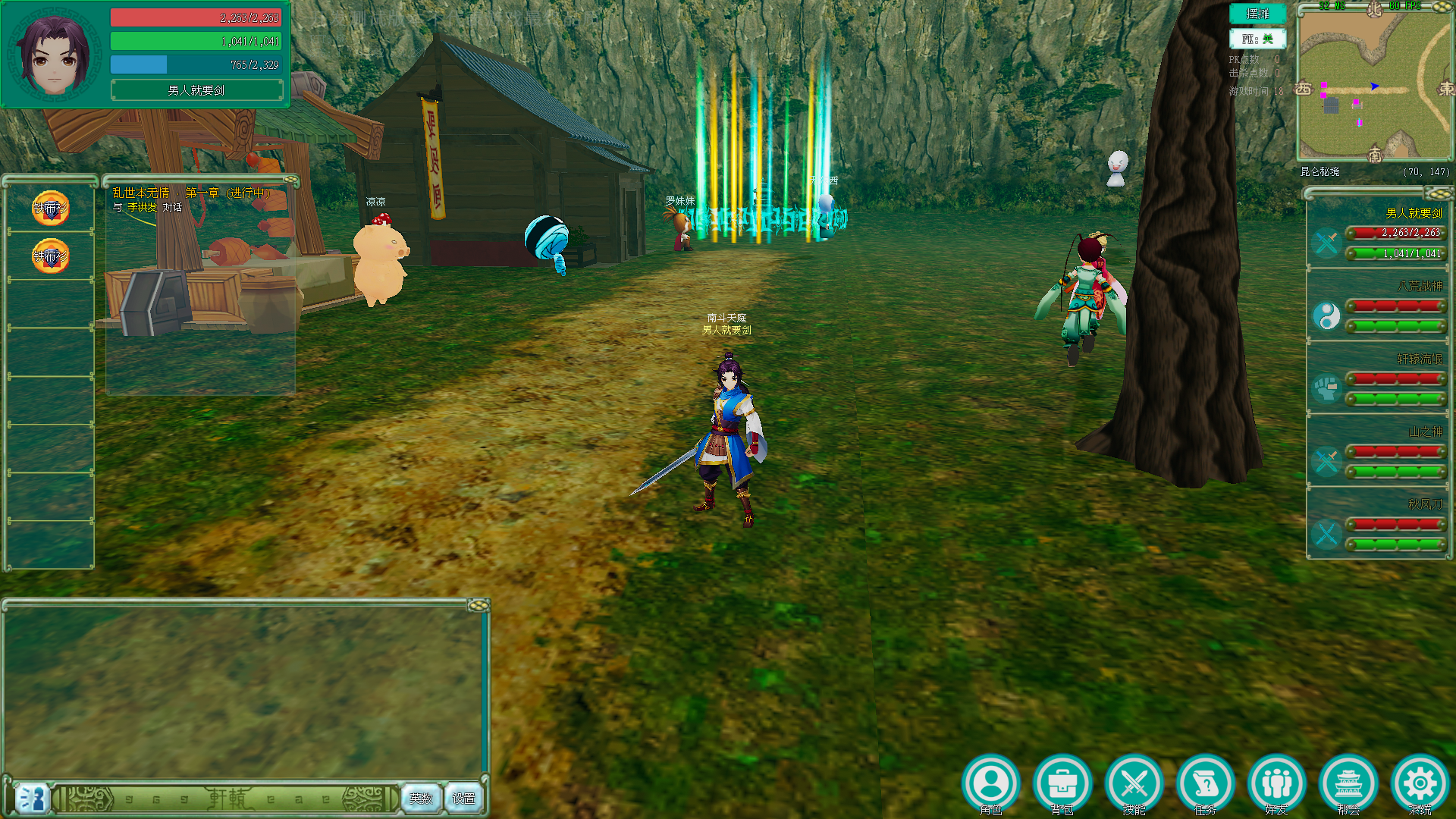The width and height of the screenshot is (1456, 819).
Task: Show the 任务 quest log
Action: tap(1205, 783)
